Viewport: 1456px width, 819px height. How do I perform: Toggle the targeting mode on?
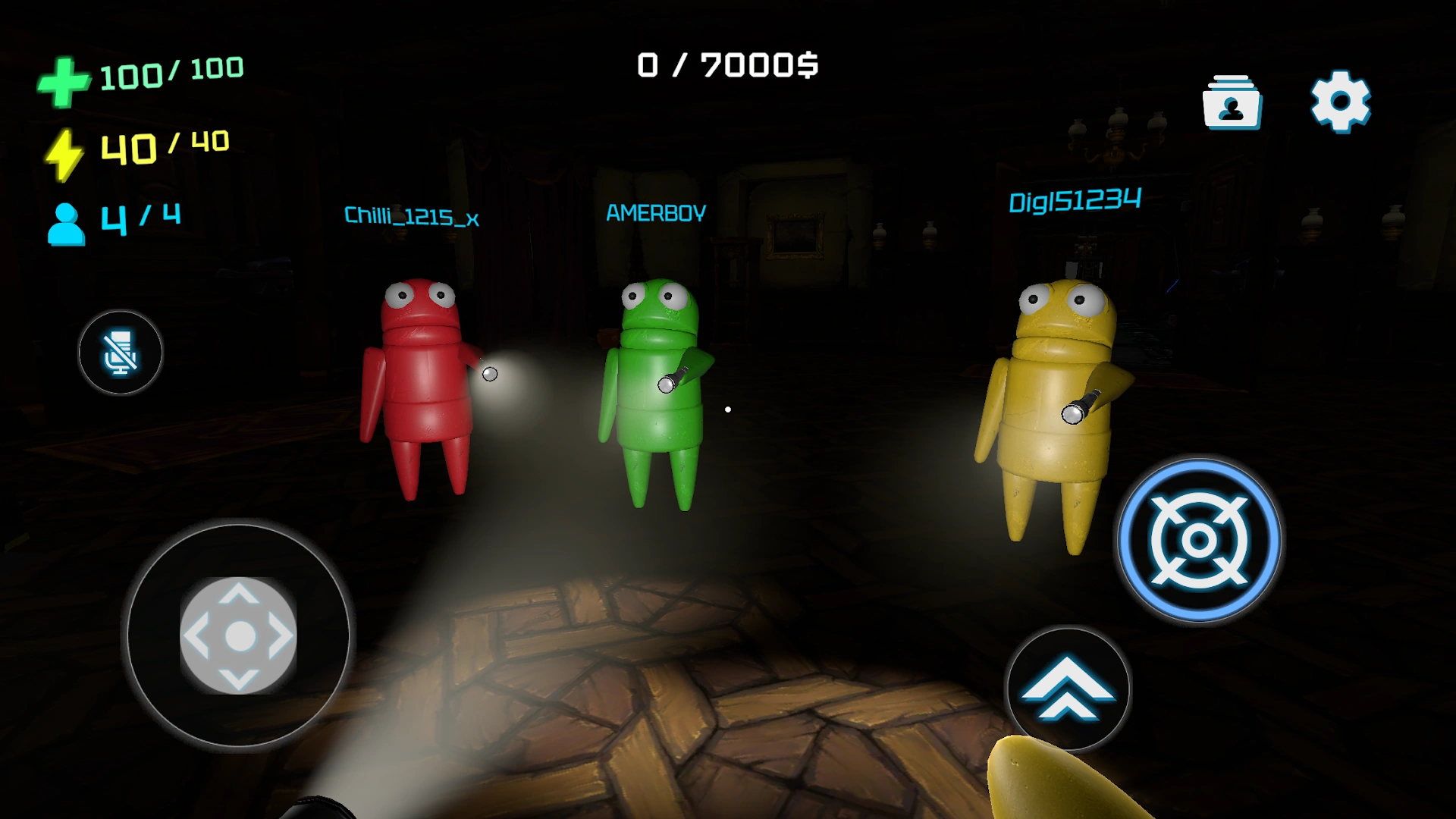(x=1198, y=541)
